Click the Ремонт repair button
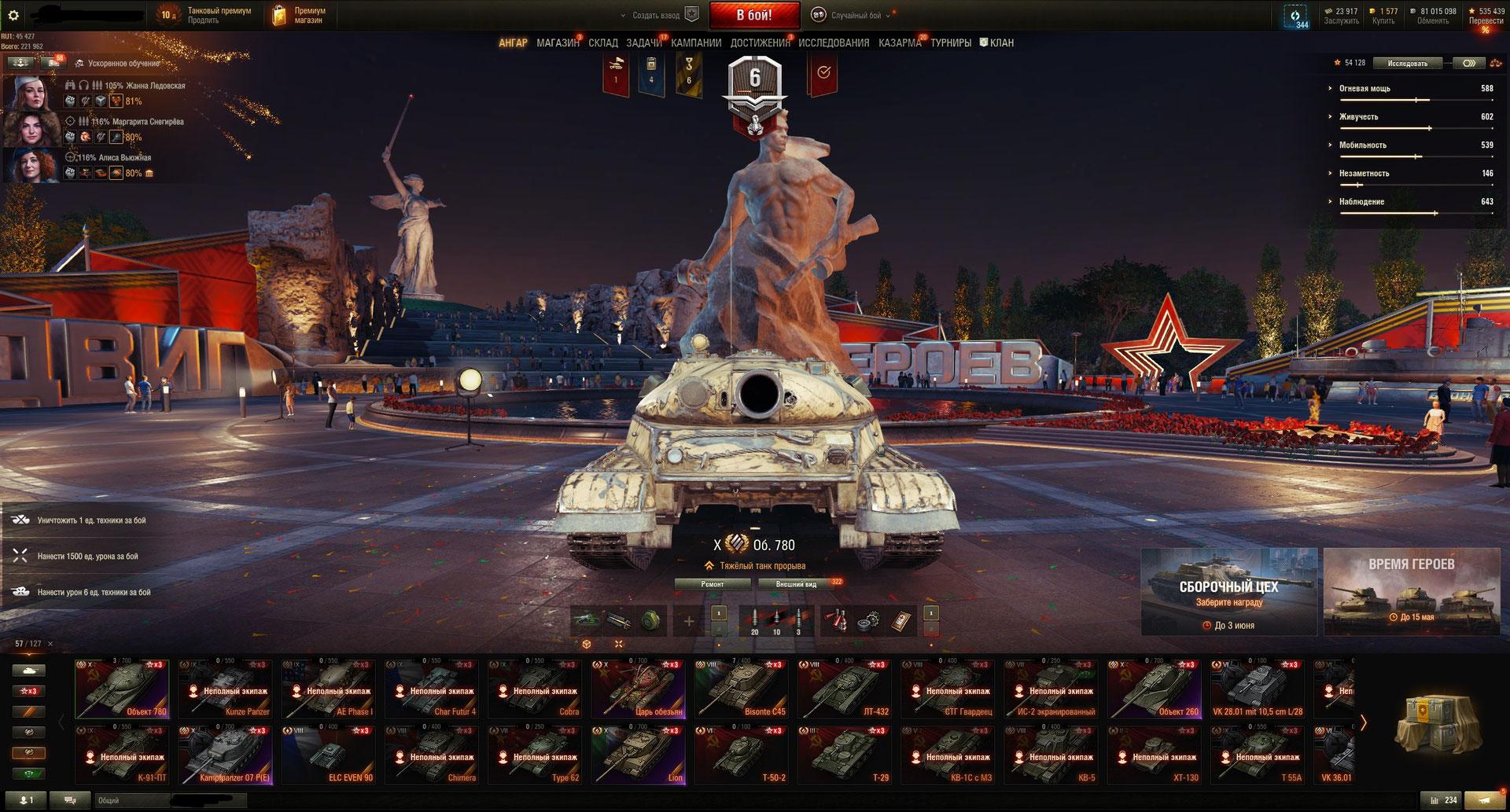This screenshot has width=1510, height=812. pyautogui.click(x=713, y=584)
